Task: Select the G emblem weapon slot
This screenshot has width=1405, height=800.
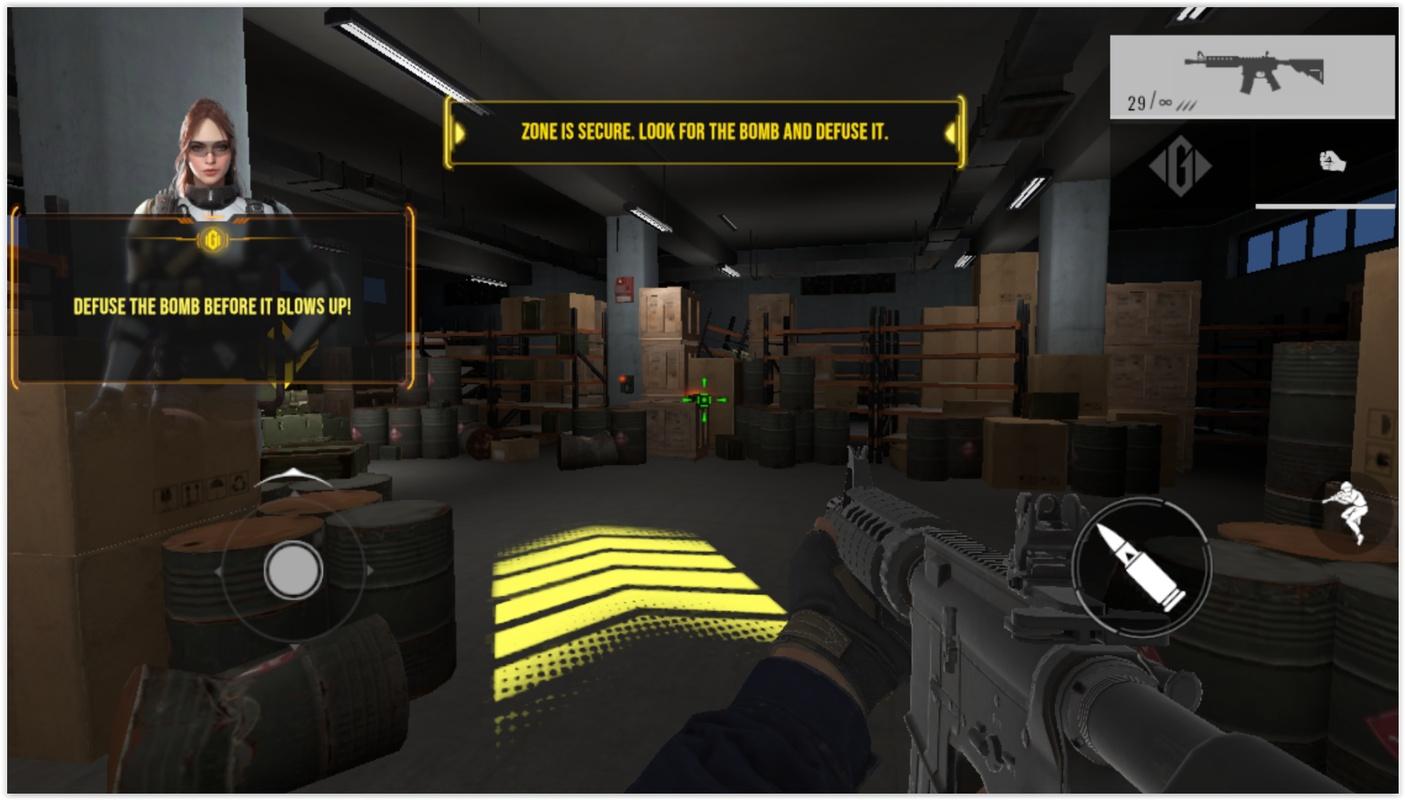Action: coord(1180,166)
